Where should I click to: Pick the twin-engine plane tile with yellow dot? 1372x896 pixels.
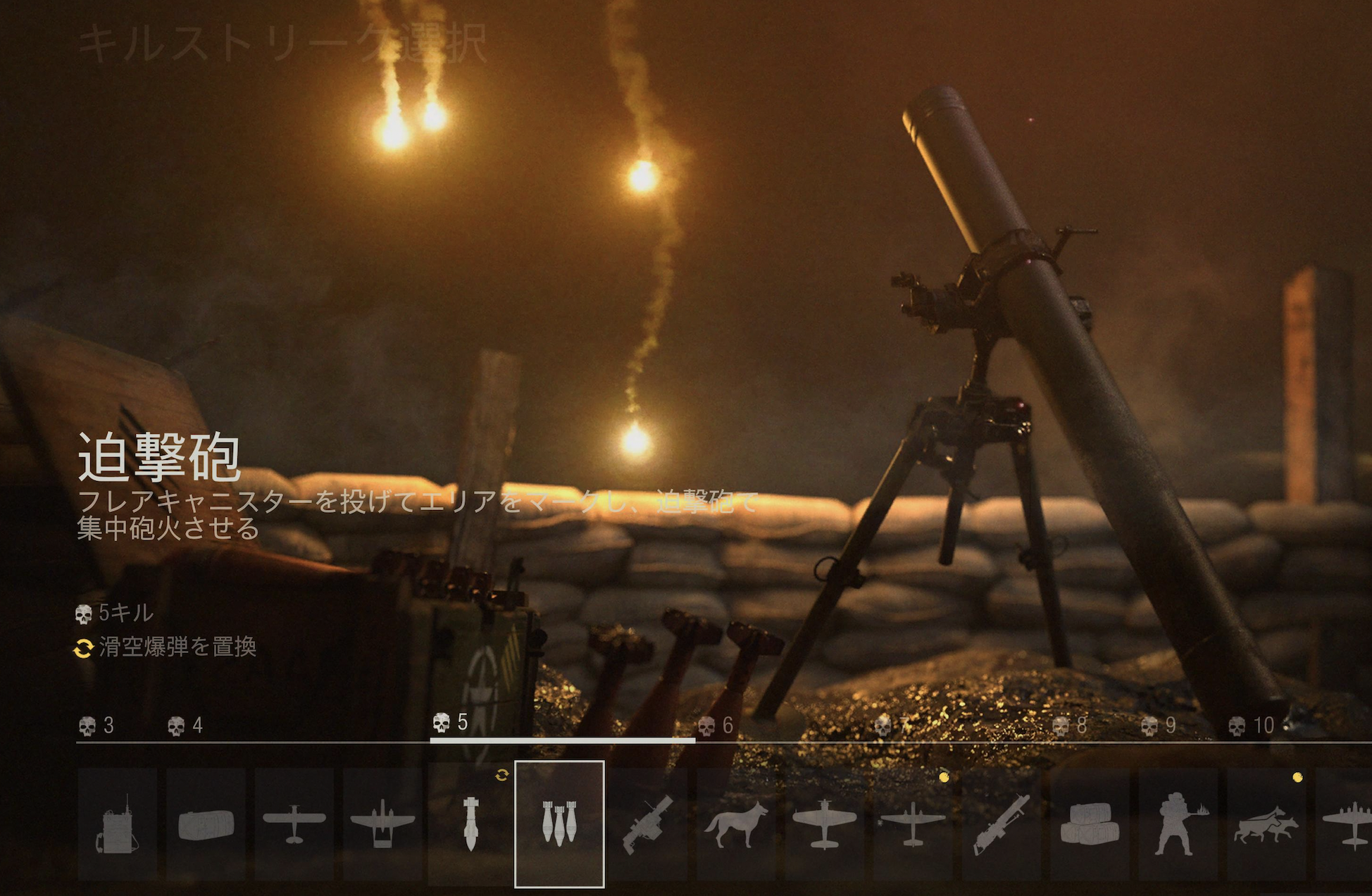[913, 824]
